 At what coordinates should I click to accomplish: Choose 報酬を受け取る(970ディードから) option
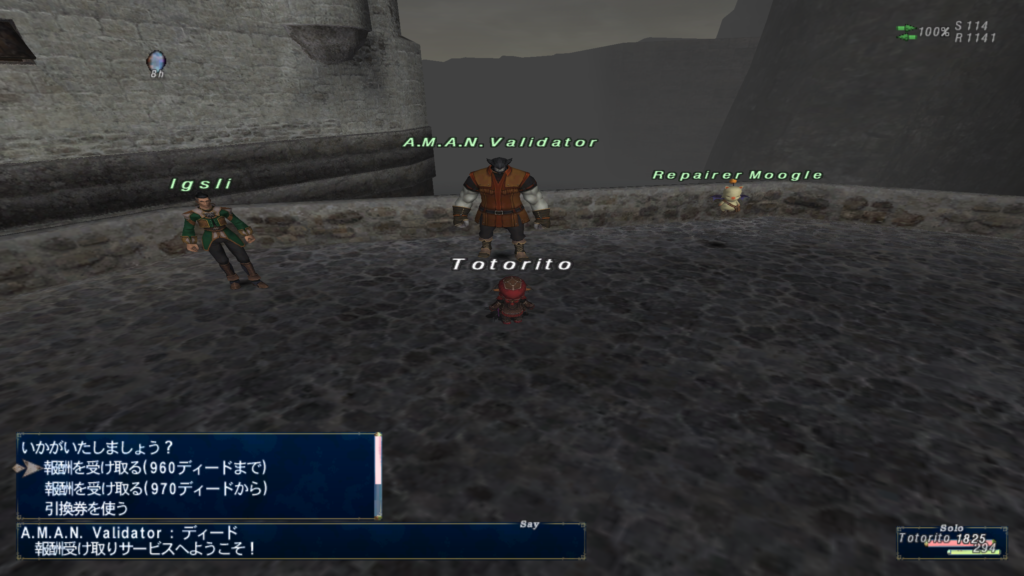pos(155,488)
